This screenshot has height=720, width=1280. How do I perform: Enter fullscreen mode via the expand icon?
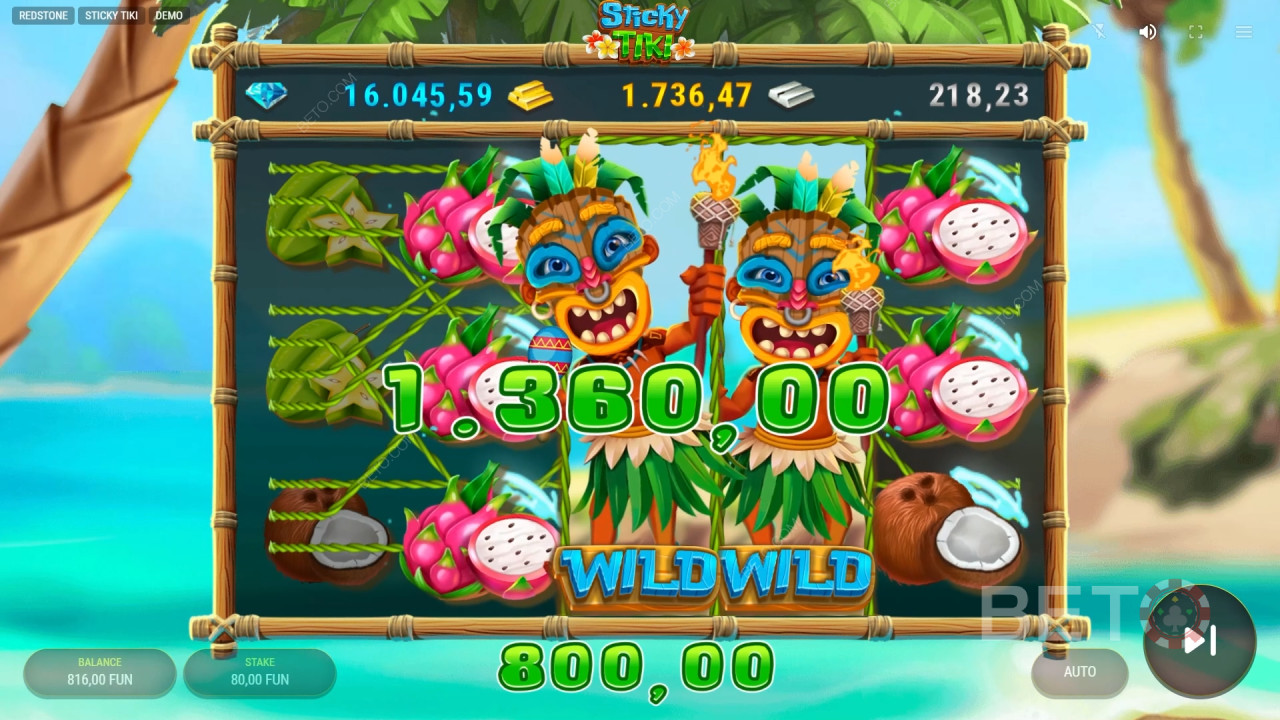pos(1194,31)
